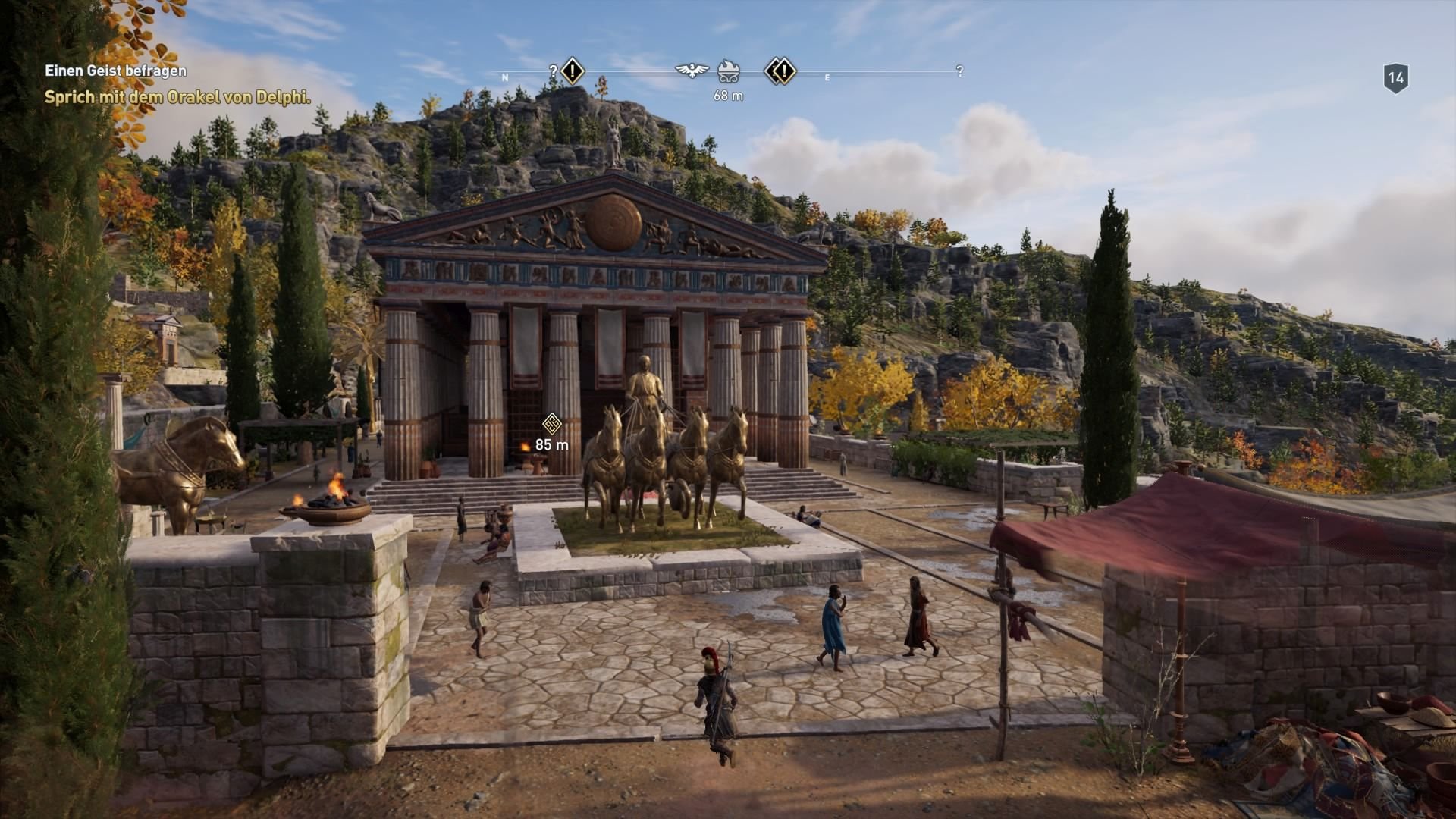Click the right quest exclamation diamond marker
This screenshot has width=1456, height=819.
click(785, 71)
